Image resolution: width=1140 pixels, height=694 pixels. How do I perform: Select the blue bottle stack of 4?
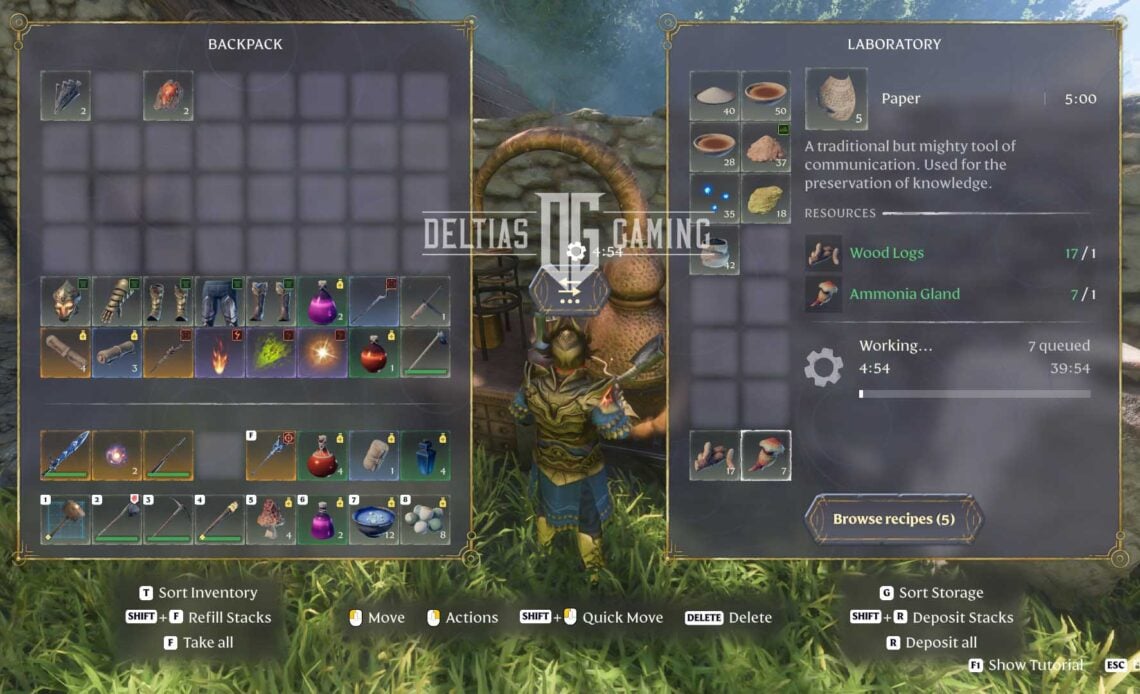click(x=425, y=455)
